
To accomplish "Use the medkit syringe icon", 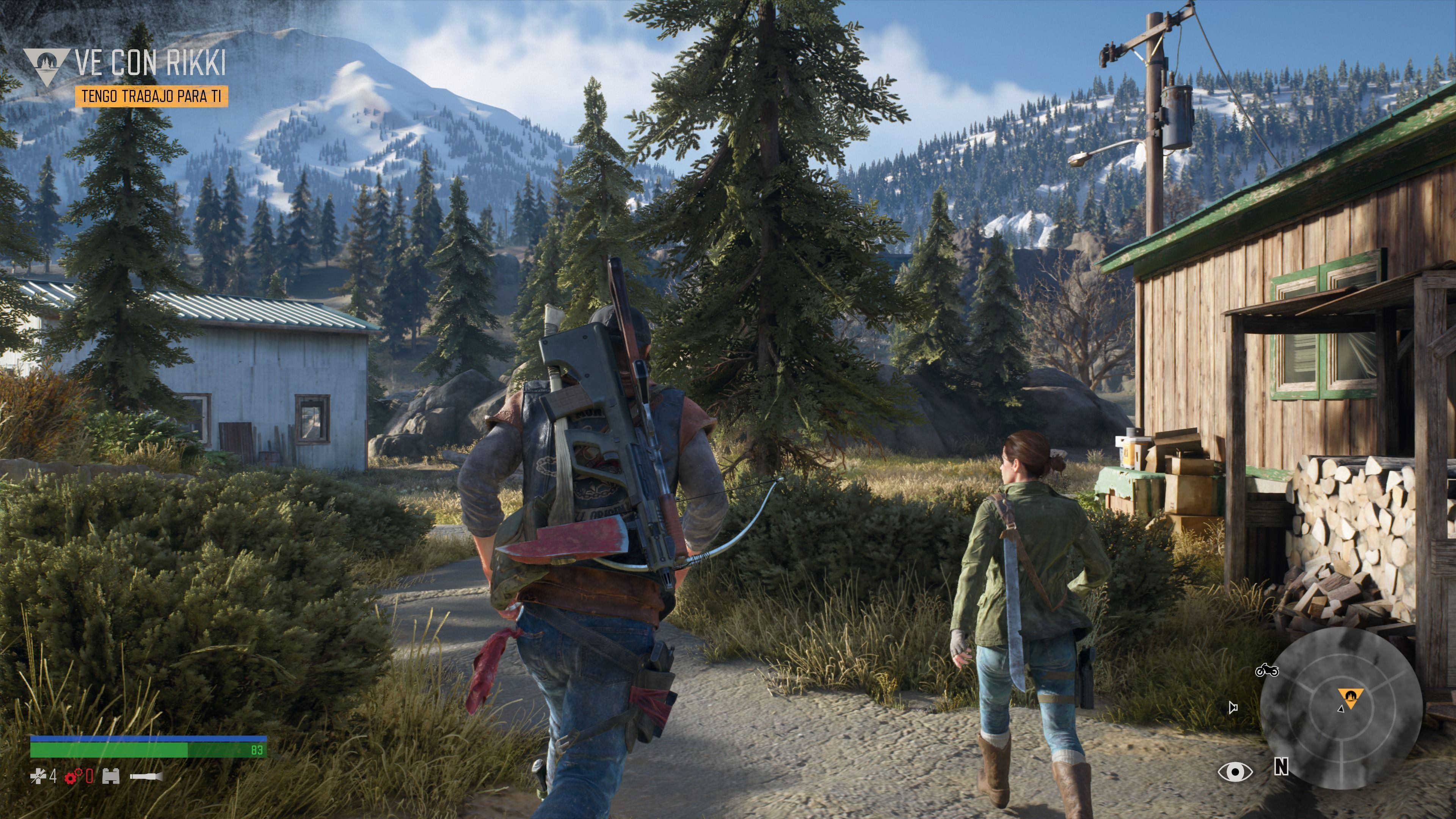I will [x=38, y=777].
